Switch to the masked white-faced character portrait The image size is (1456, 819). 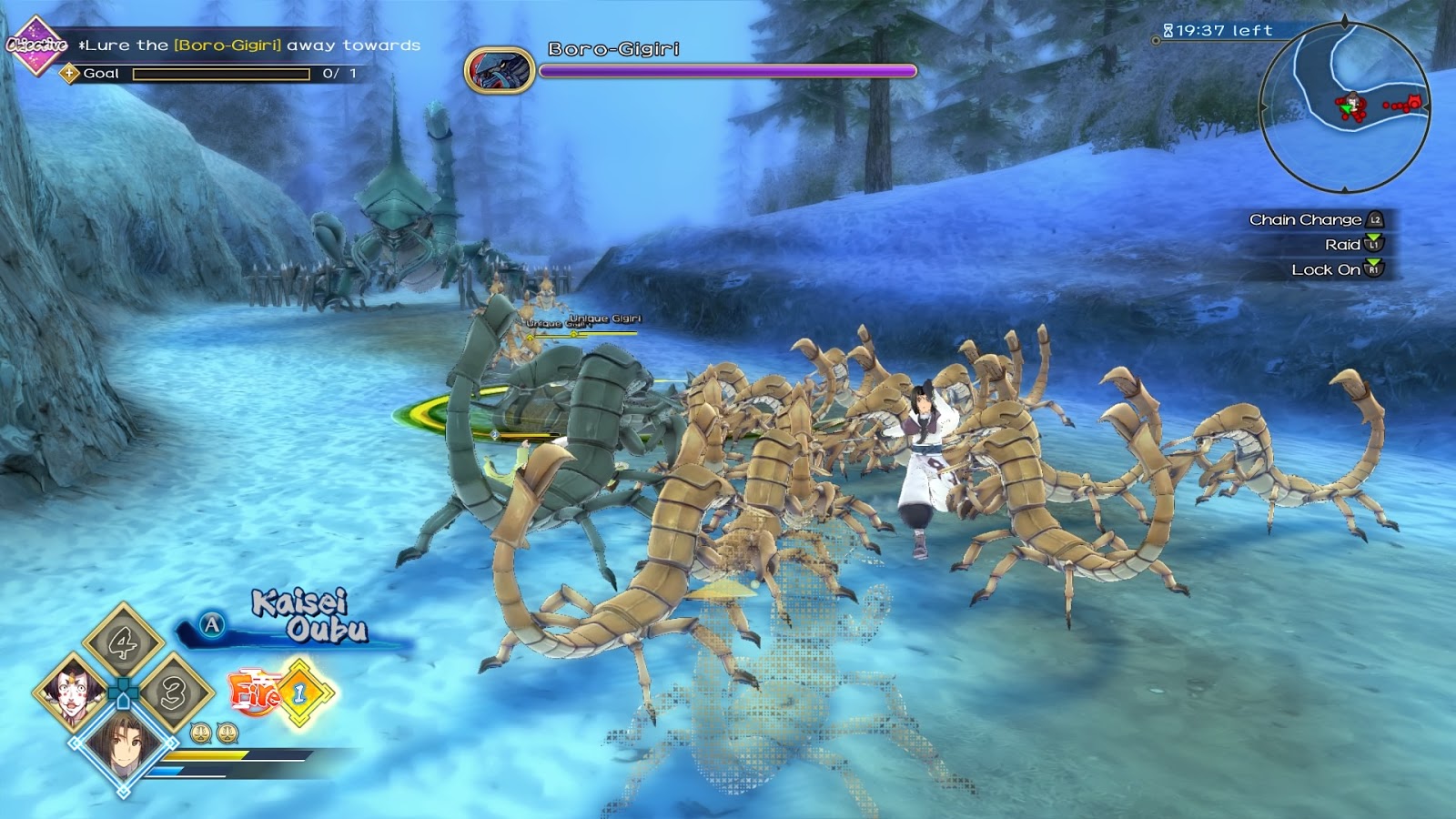coord(73,693)
